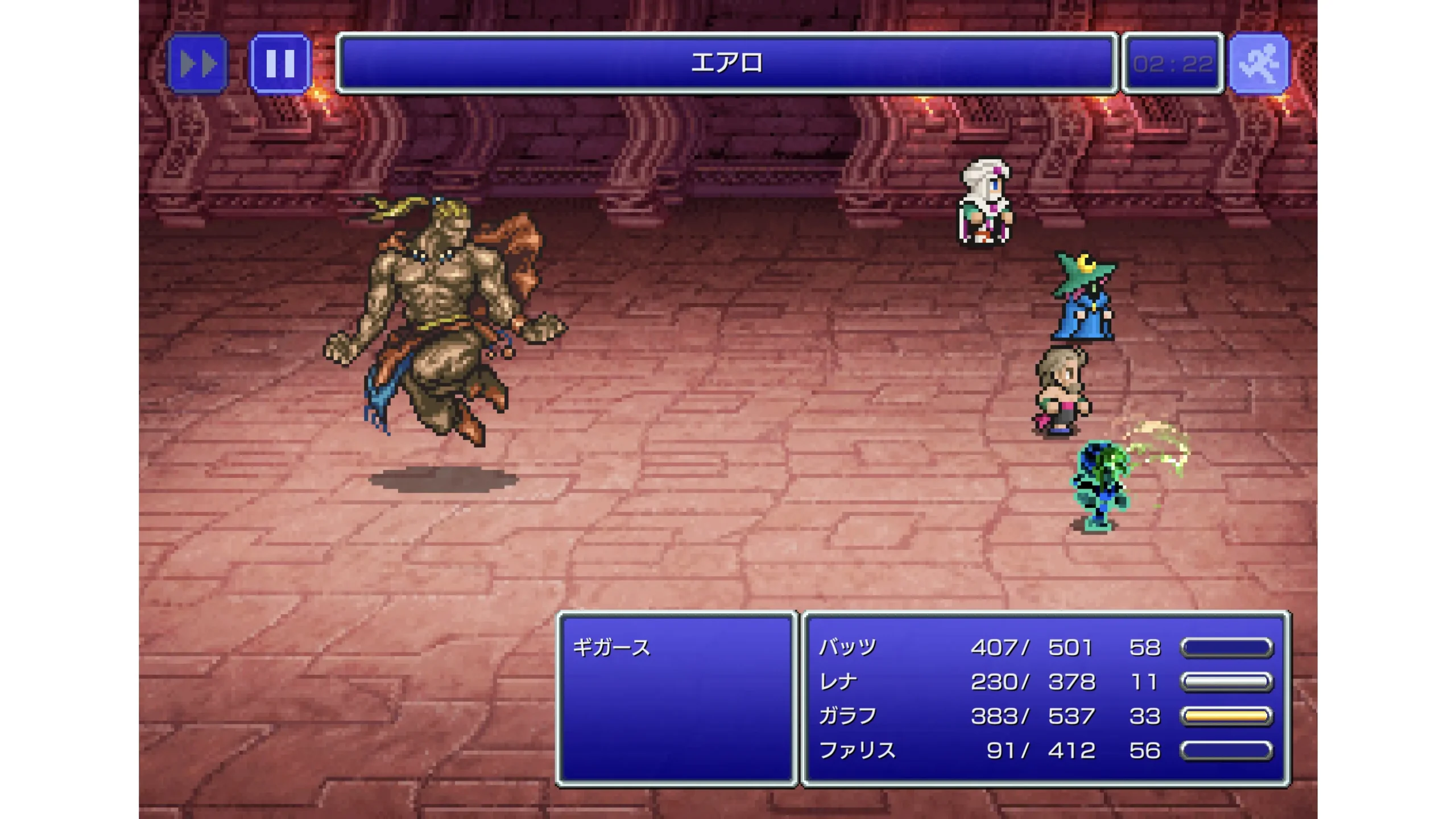The width and height of the screenshot is (1456, 819).
Task: Pause the battle
Action: (x=280, y=63)
